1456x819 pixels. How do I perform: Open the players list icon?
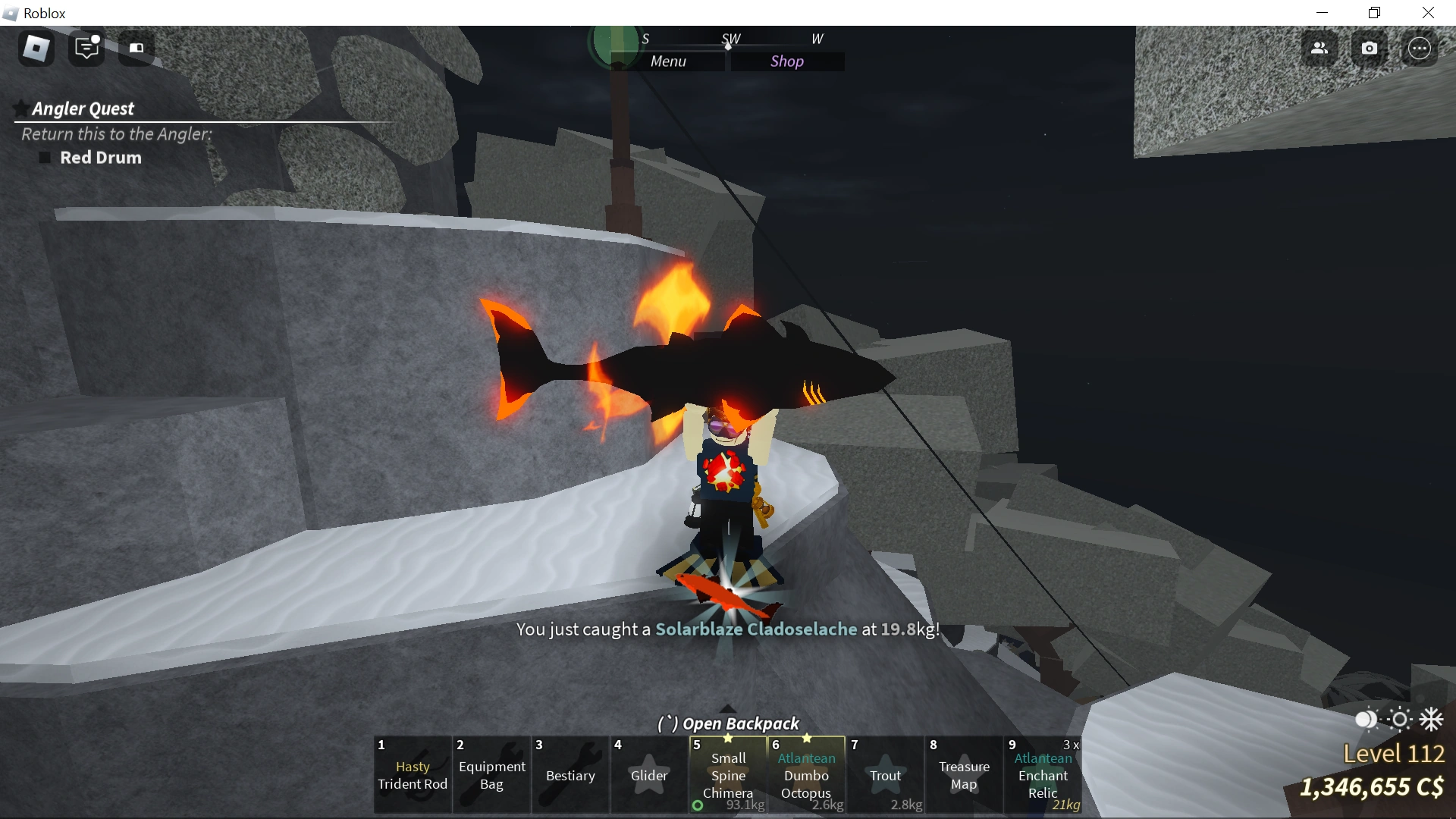1319,48
